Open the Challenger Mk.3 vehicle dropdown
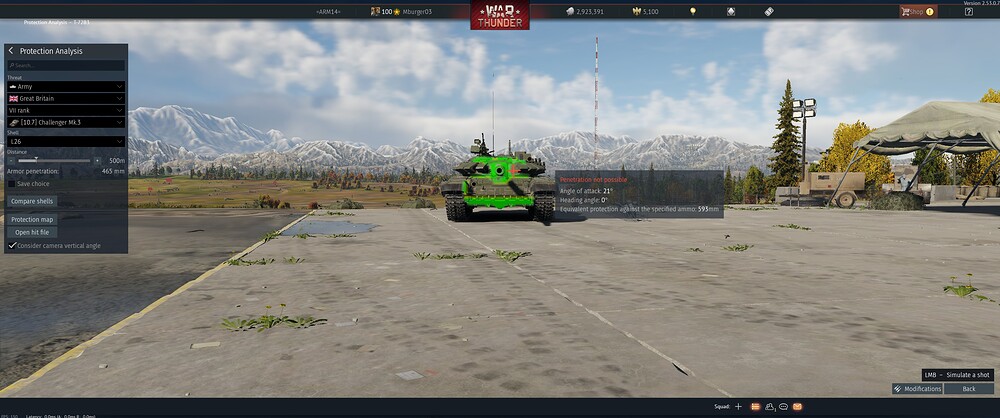1000x418 pixels. click(x=66, y=122)
